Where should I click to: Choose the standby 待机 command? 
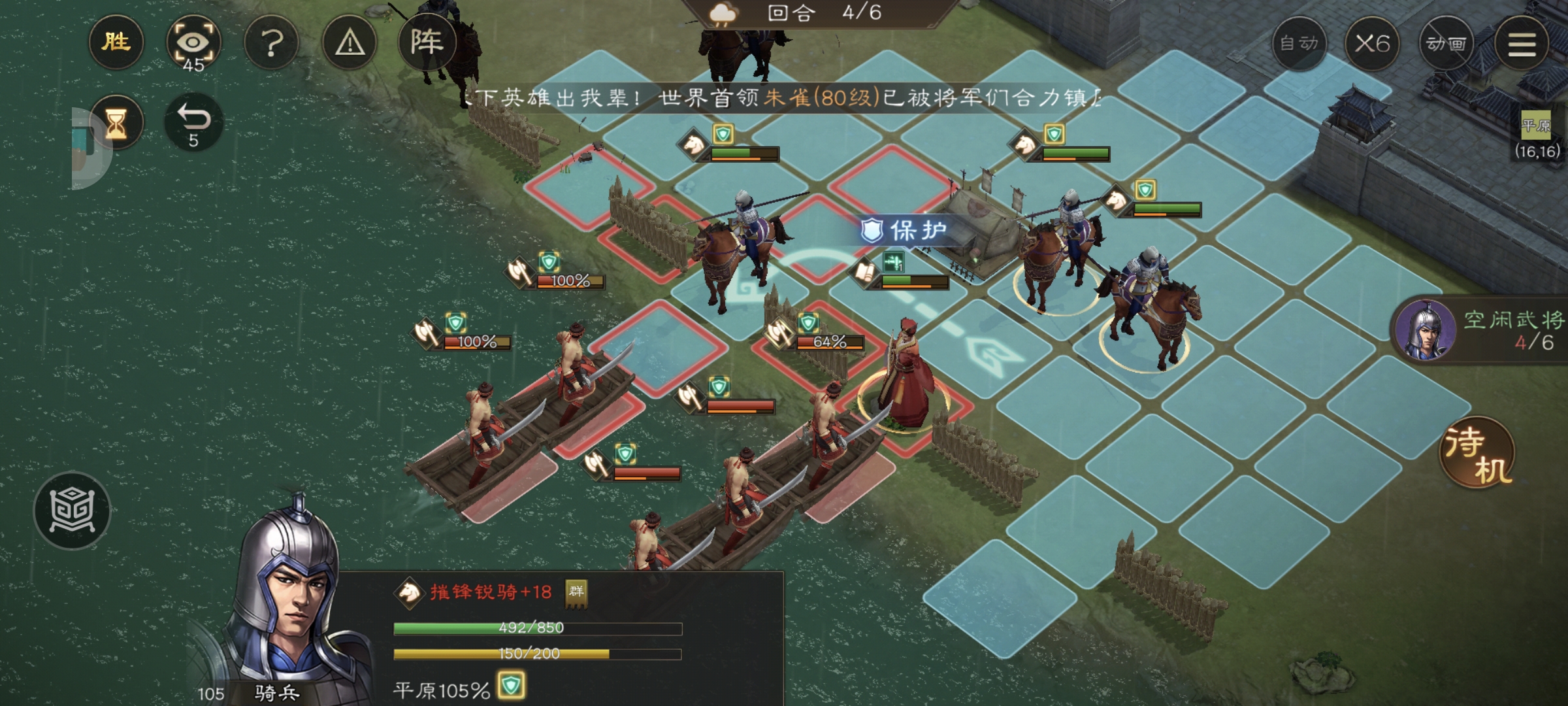[1478, 453]
